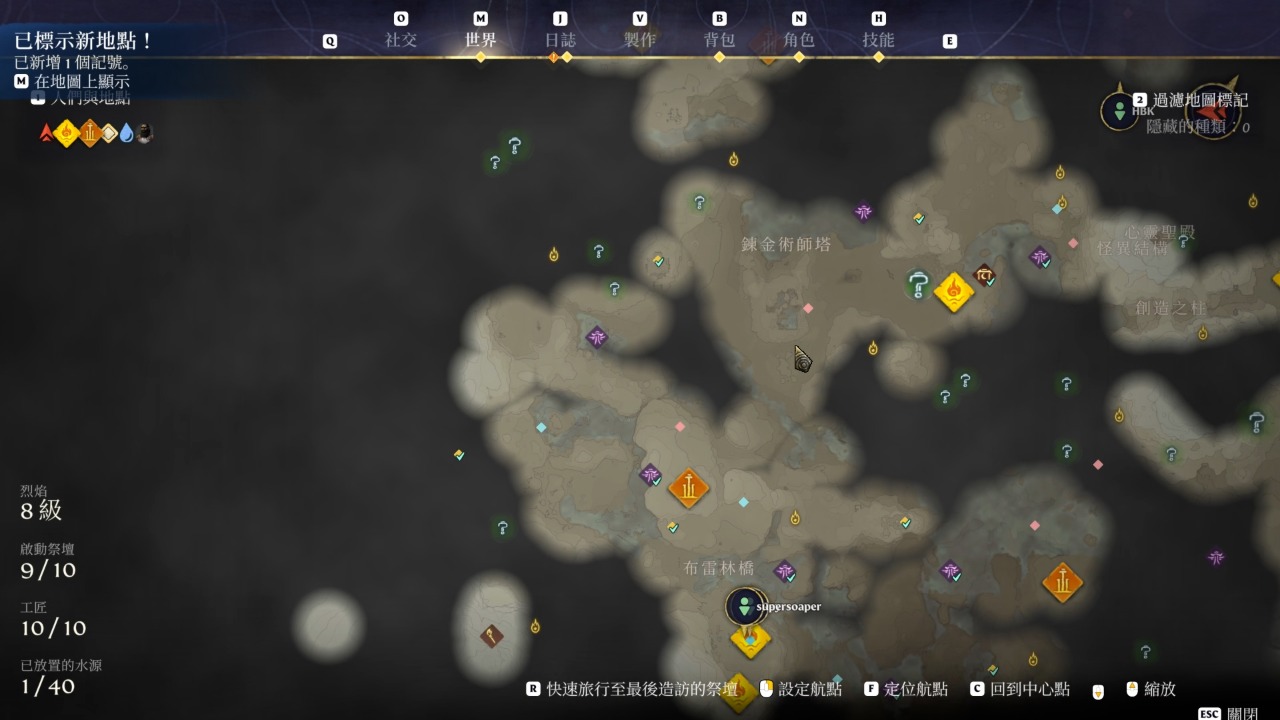The image size is (1280, 720).
Task: Click the yellow flame altar marker near 鍊金術師塔
Action: 953,292
